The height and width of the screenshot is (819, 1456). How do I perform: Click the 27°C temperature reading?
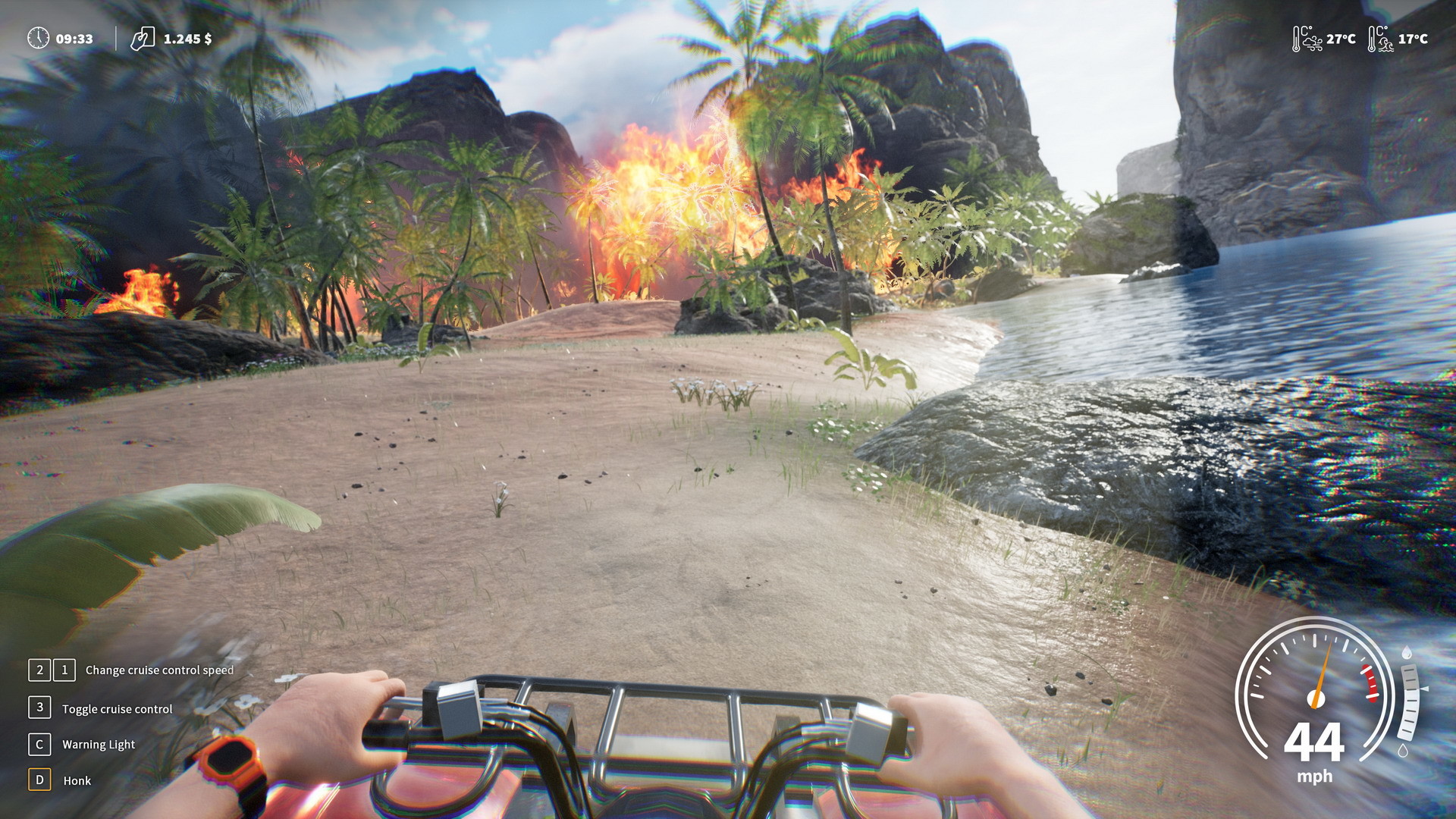(x=1340, y=39)
